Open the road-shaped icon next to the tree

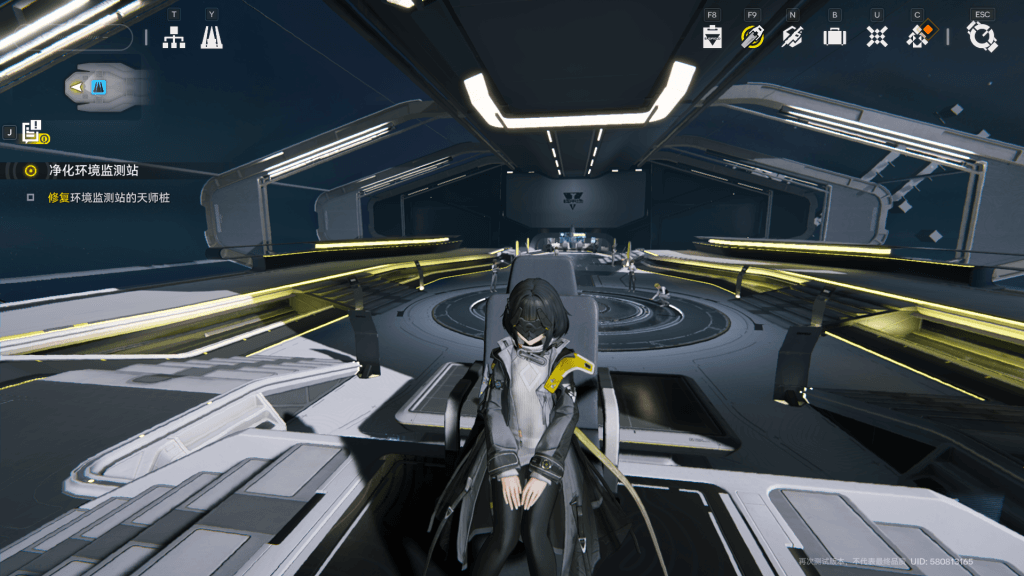[x=211, y=37]
